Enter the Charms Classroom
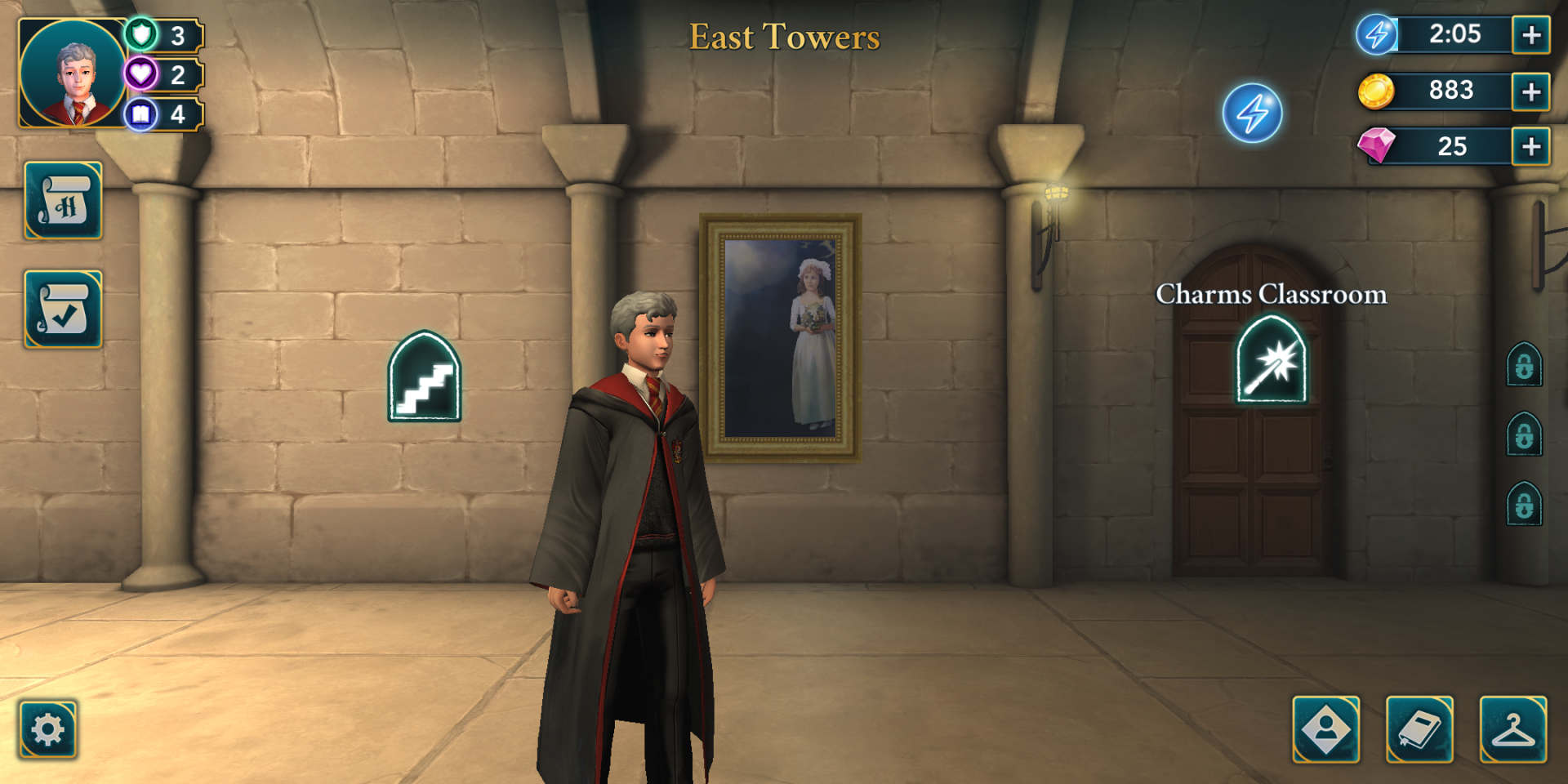The height and width of the screenshot is (784, 1568). click(x=1272, y=361)
